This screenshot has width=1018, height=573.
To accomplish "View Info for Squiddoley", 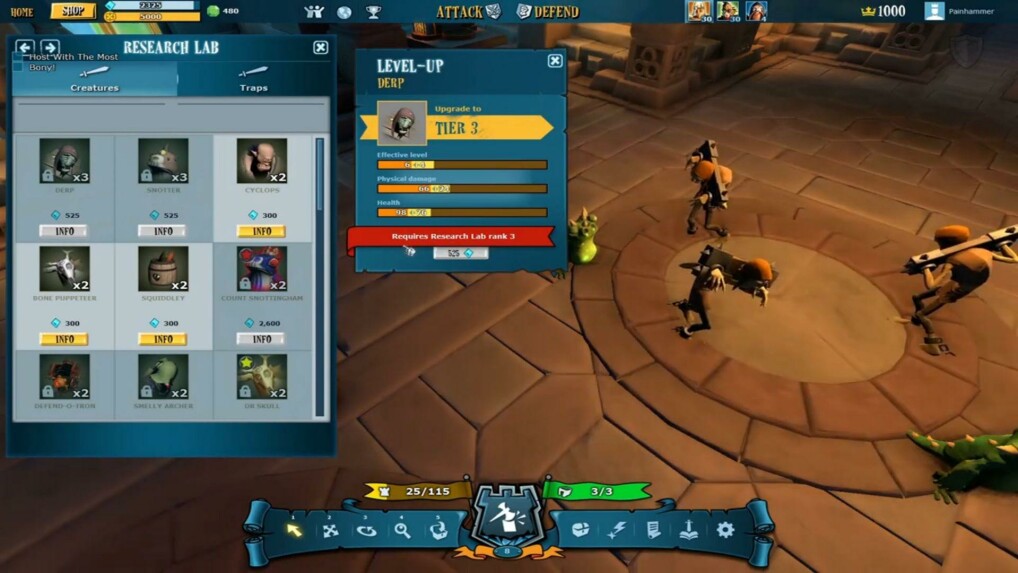I will 162,339.
